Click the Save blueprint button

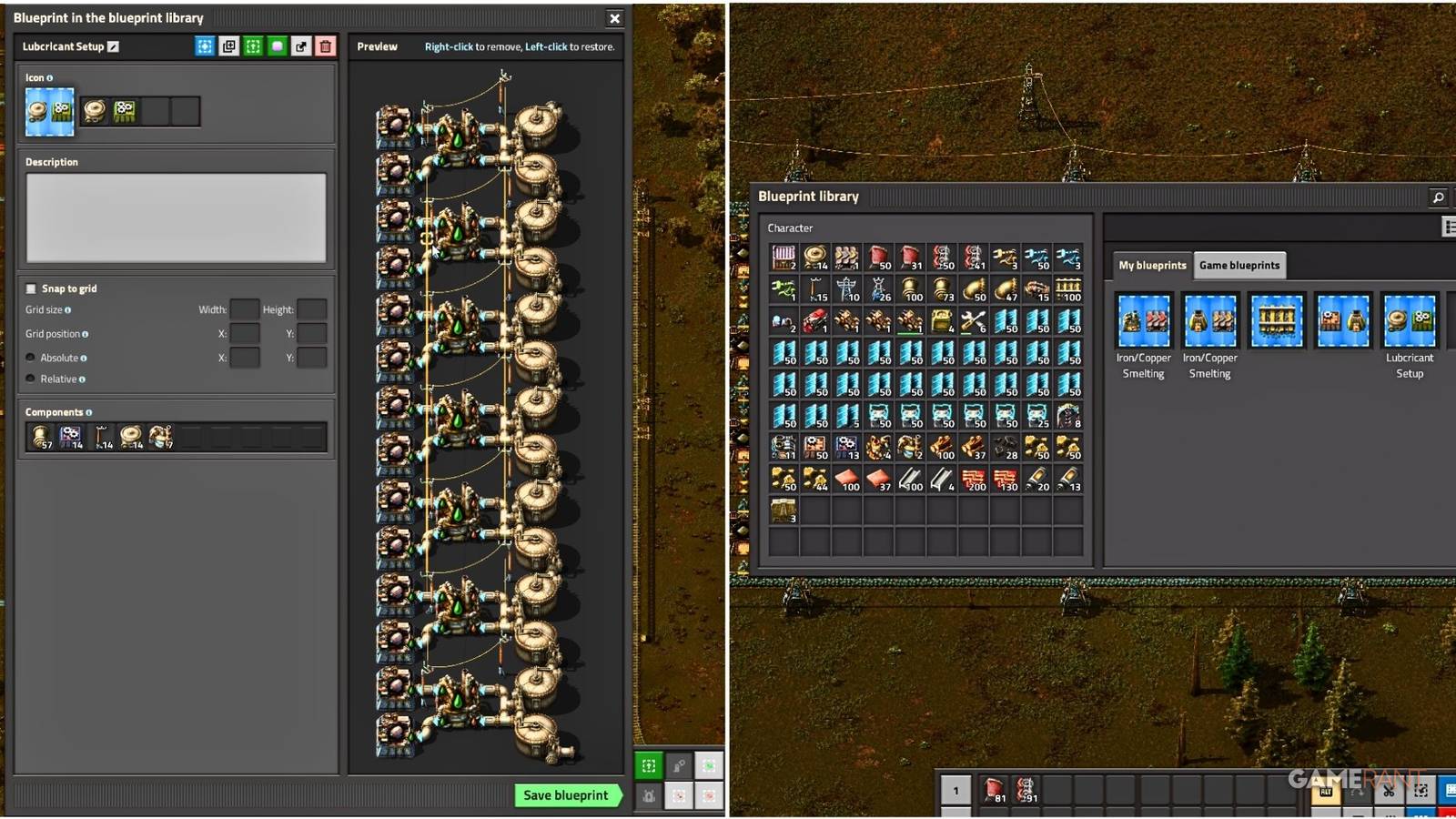click(x=566, y=794)
